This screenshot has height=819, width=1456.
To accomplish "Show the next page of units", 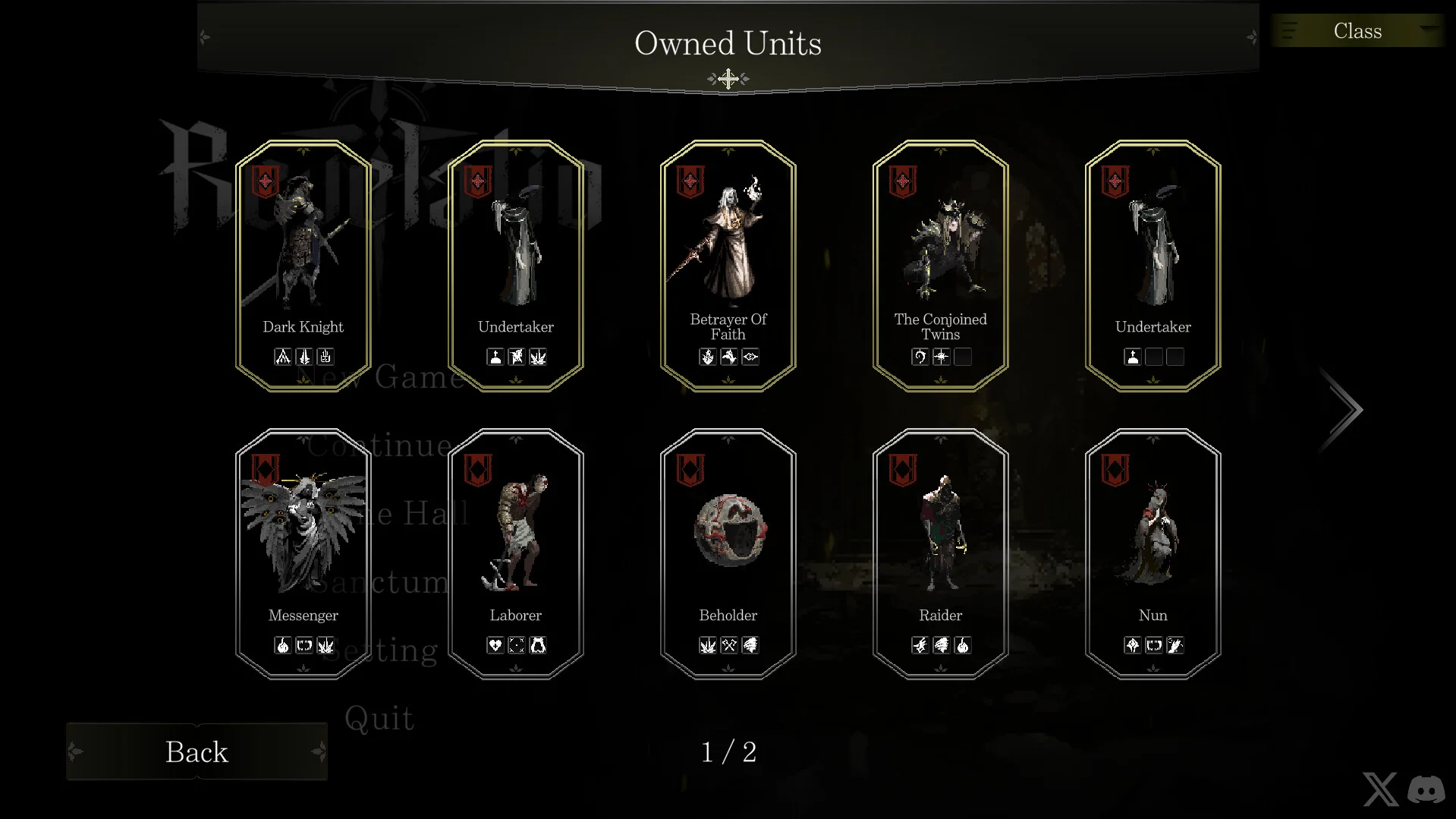I will coord(1344,410).
